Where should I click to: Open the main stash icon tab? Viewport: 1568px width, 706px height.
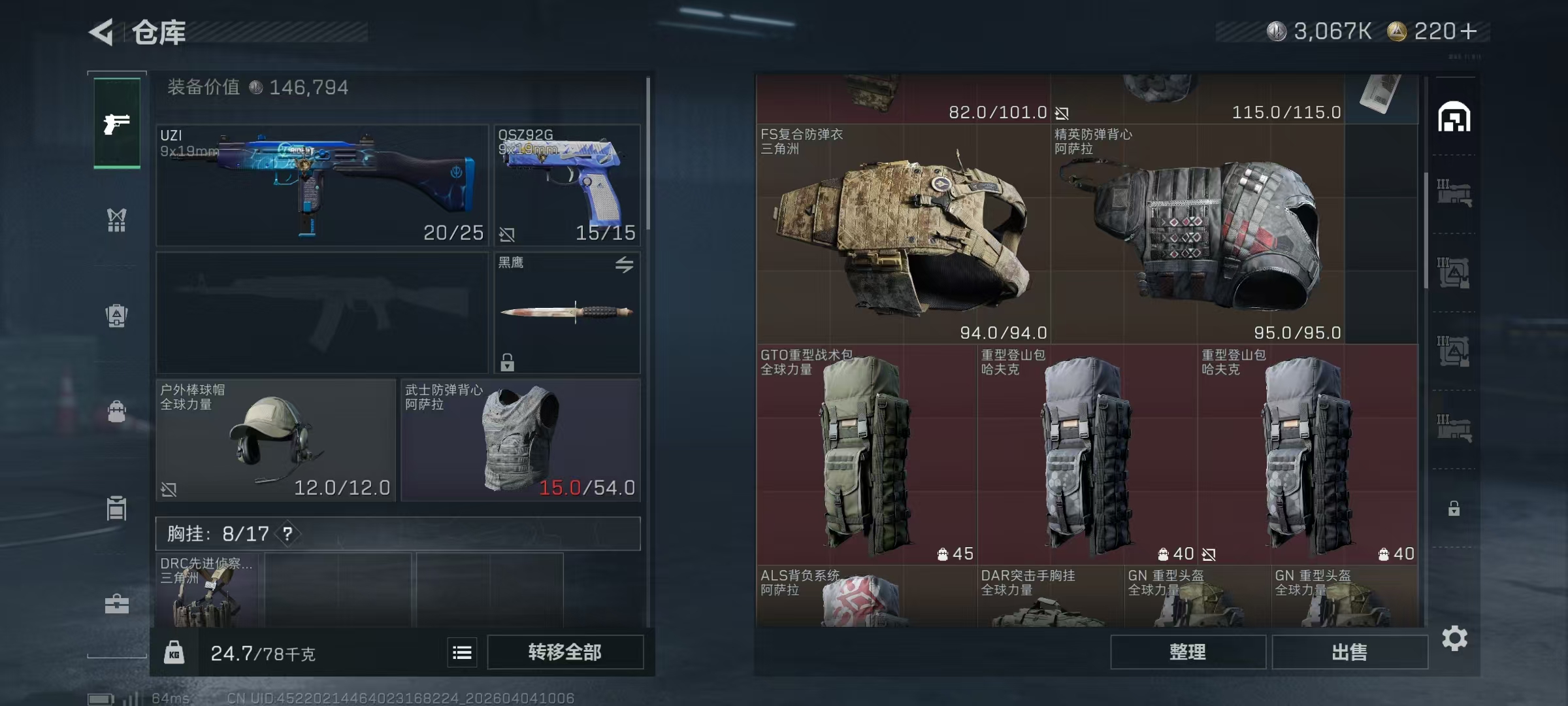click(1454, 118)
